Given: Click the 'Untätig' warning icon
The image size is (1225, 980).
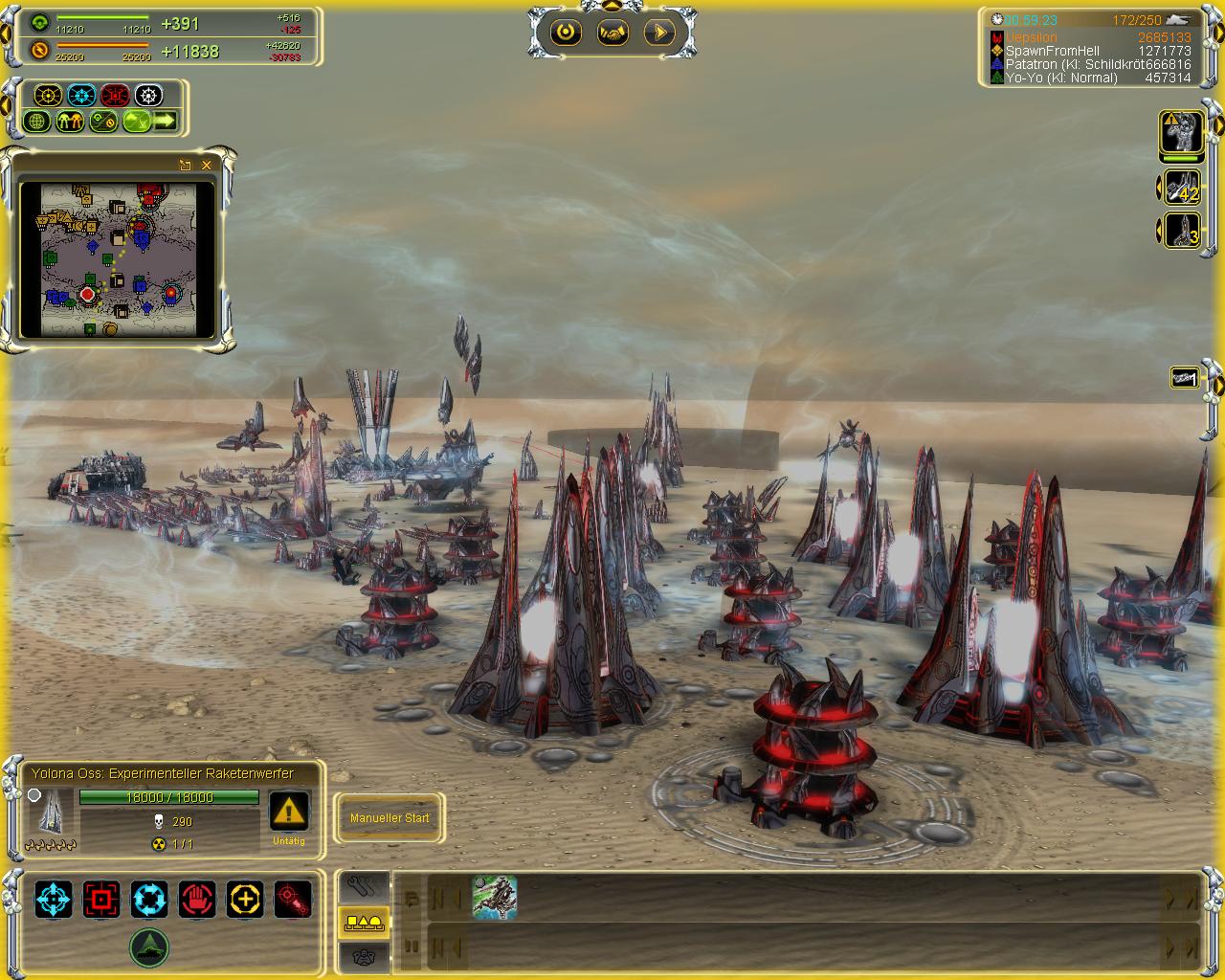Looking at the screenshot, I should pyautogui.click(x=289, y=812).
